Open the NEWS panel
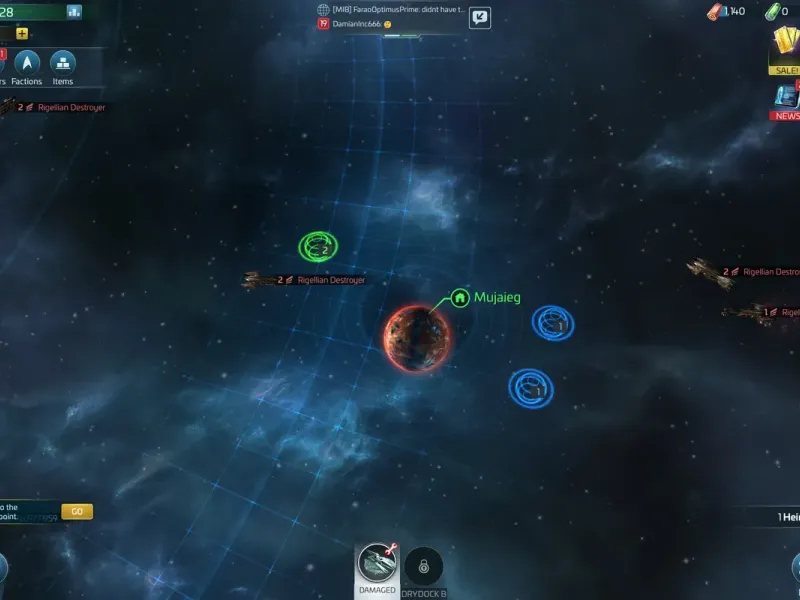The width and height of the screenshot is (800, 600). coord(785,101)
